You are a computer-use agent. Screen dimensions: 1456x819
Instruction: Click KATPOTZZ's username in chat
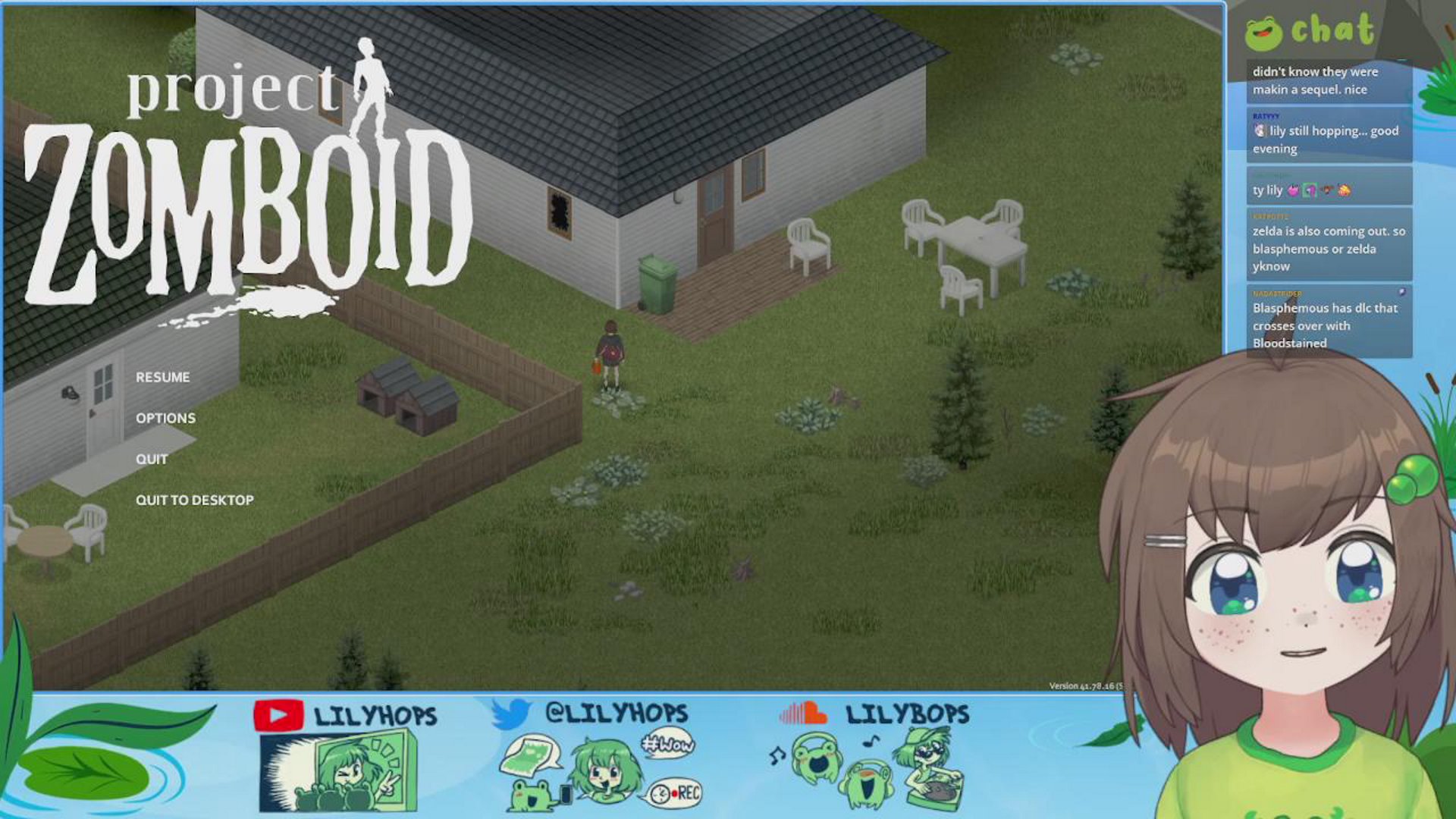click(x=1272, y=214)
